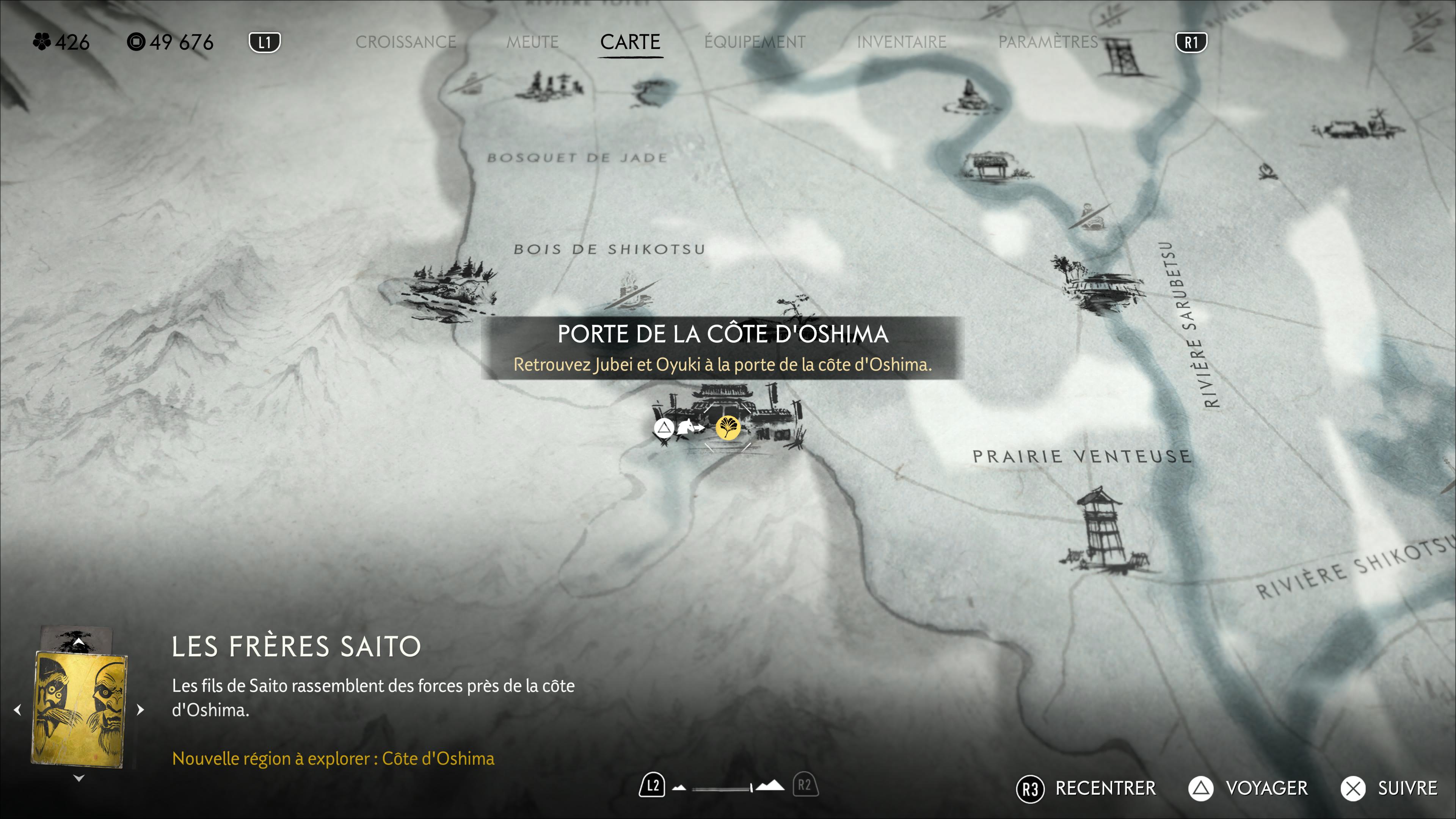Switch to the Croissance tab

coord(405,42)
